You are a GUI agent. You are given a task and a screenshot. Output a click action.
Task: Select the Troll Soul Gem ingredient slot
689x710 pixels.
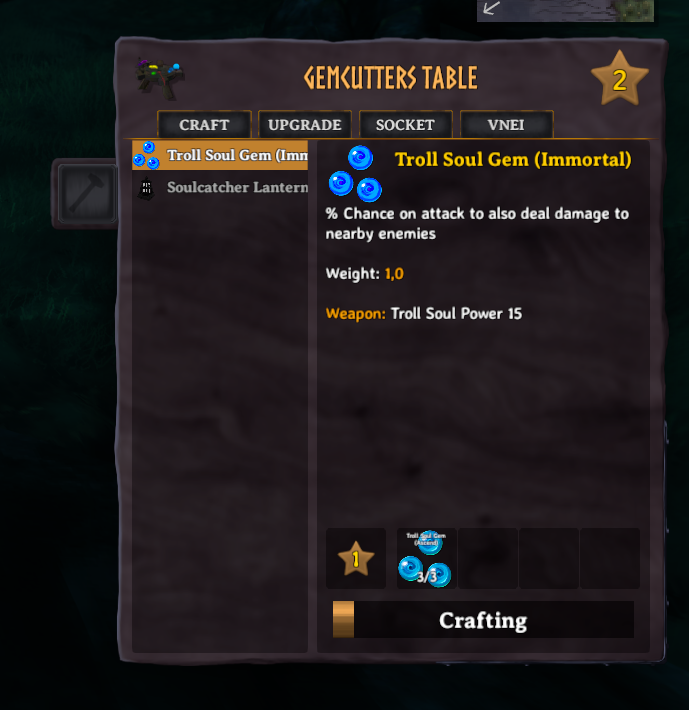(426, 559)
